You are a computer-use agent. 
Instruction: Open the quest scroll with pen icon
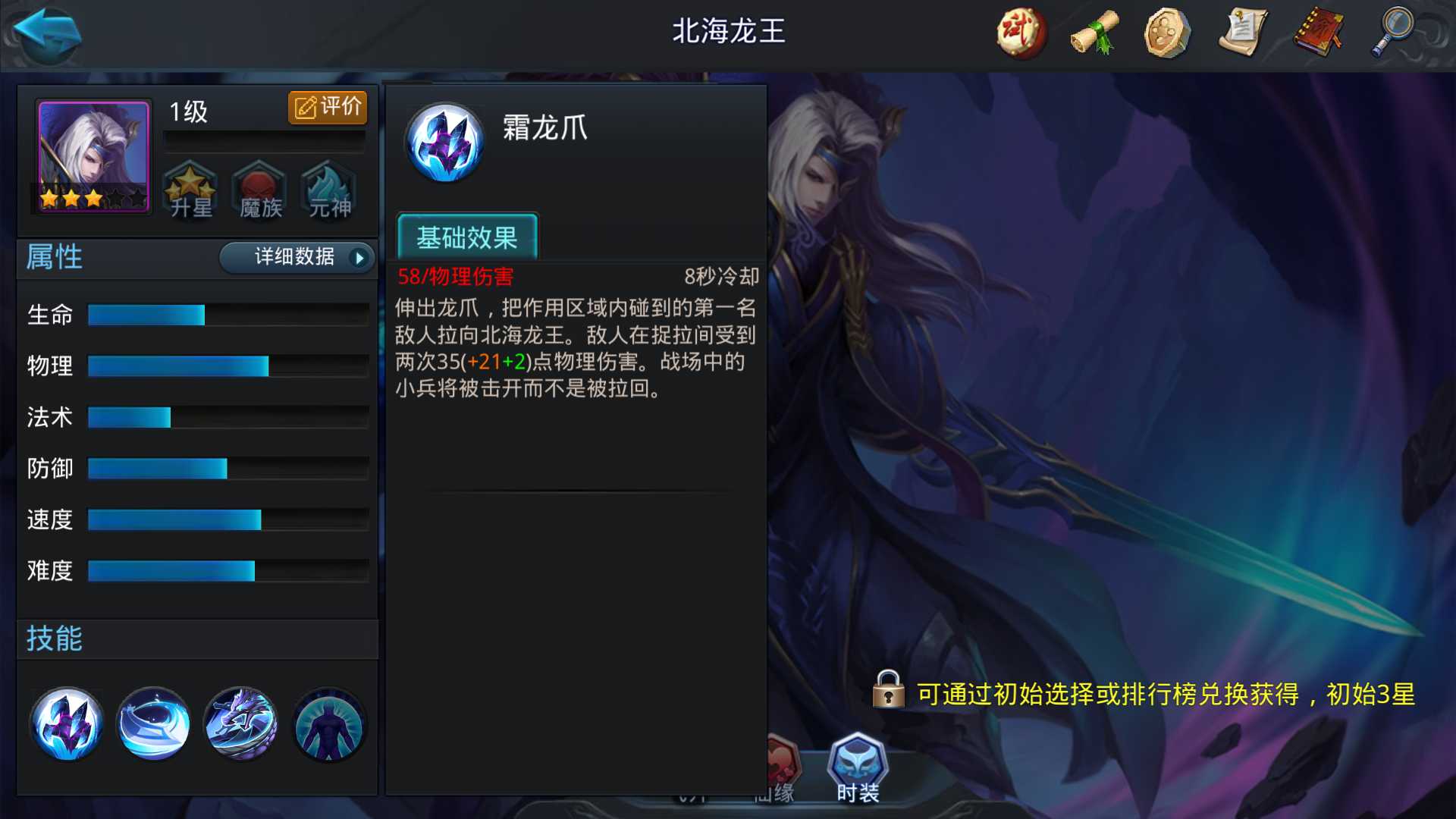tap(1242, 32)
